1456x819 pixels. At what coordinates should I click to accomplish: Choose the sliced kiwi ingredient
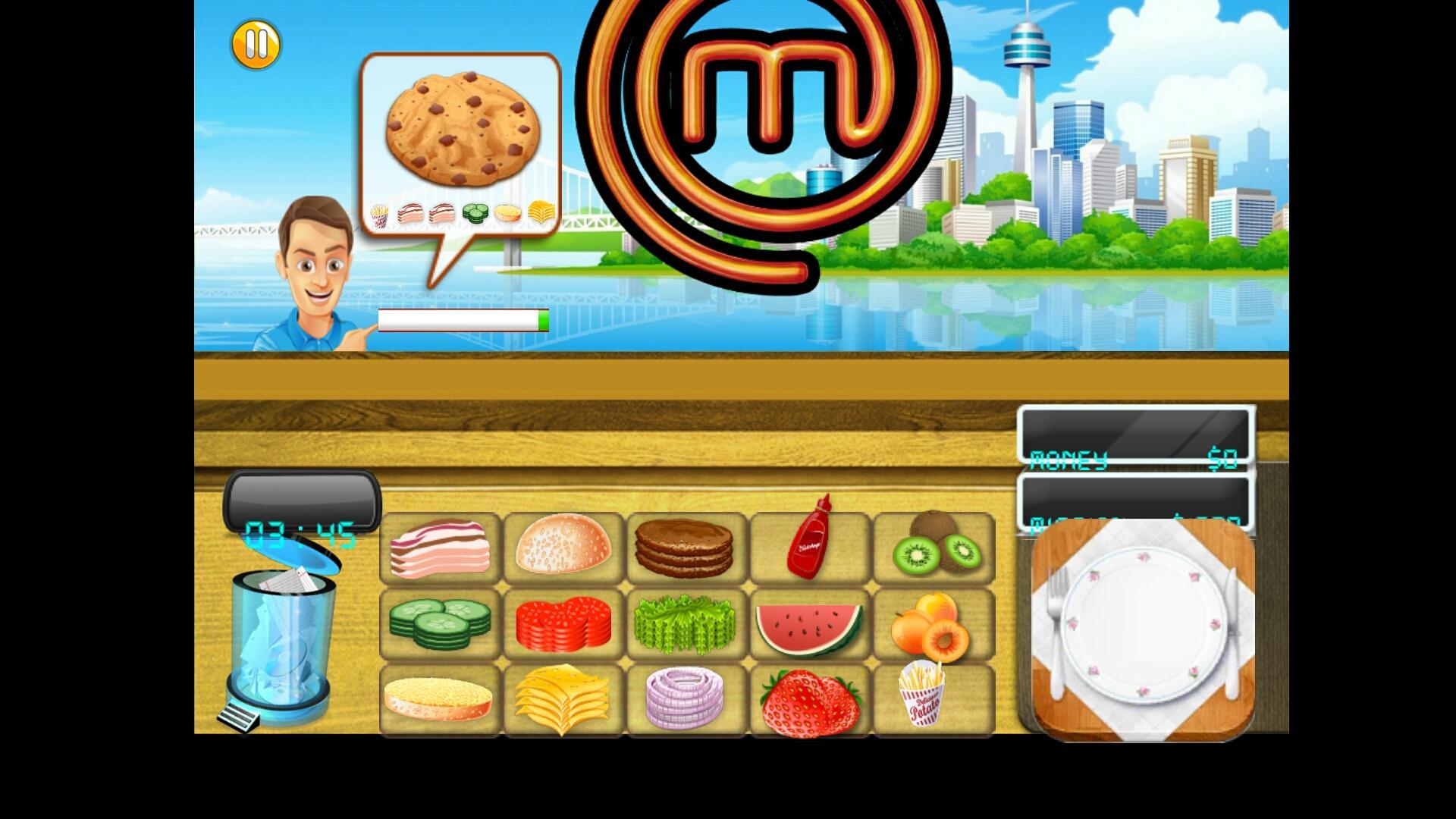coord(934,548)
